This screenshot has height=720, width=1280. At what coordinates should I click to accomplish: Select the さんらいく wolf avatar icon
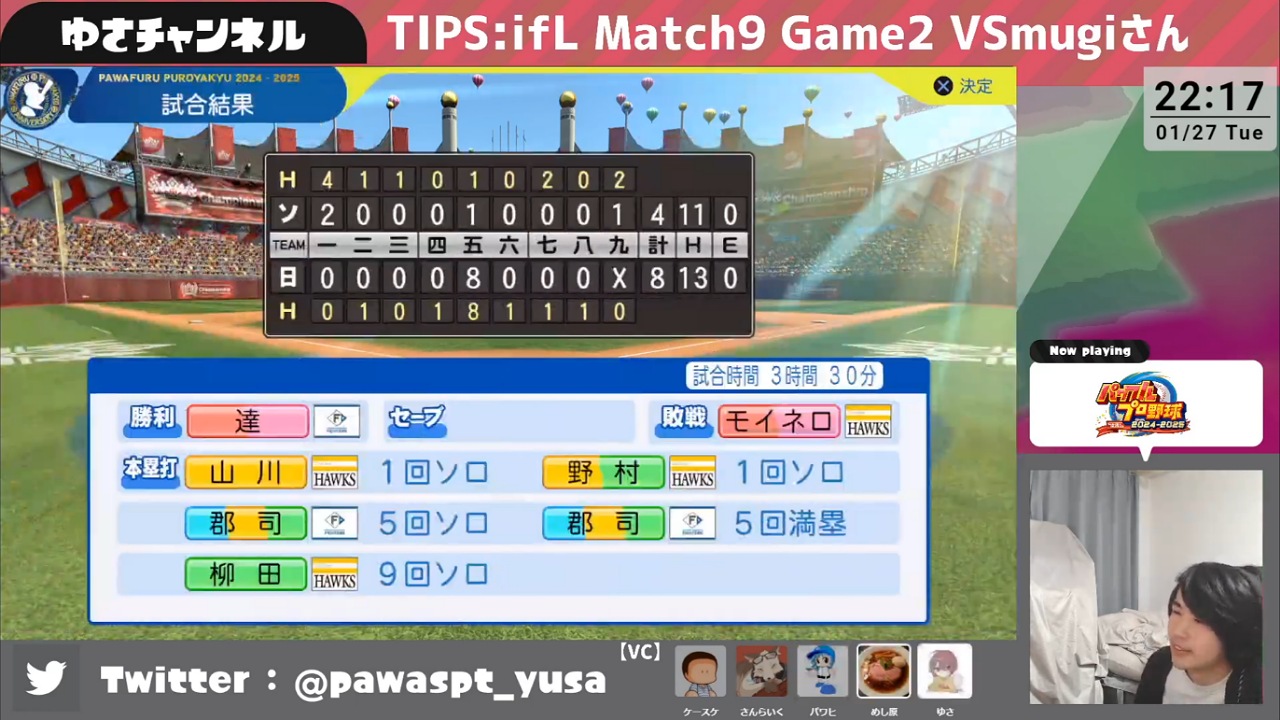761,670
